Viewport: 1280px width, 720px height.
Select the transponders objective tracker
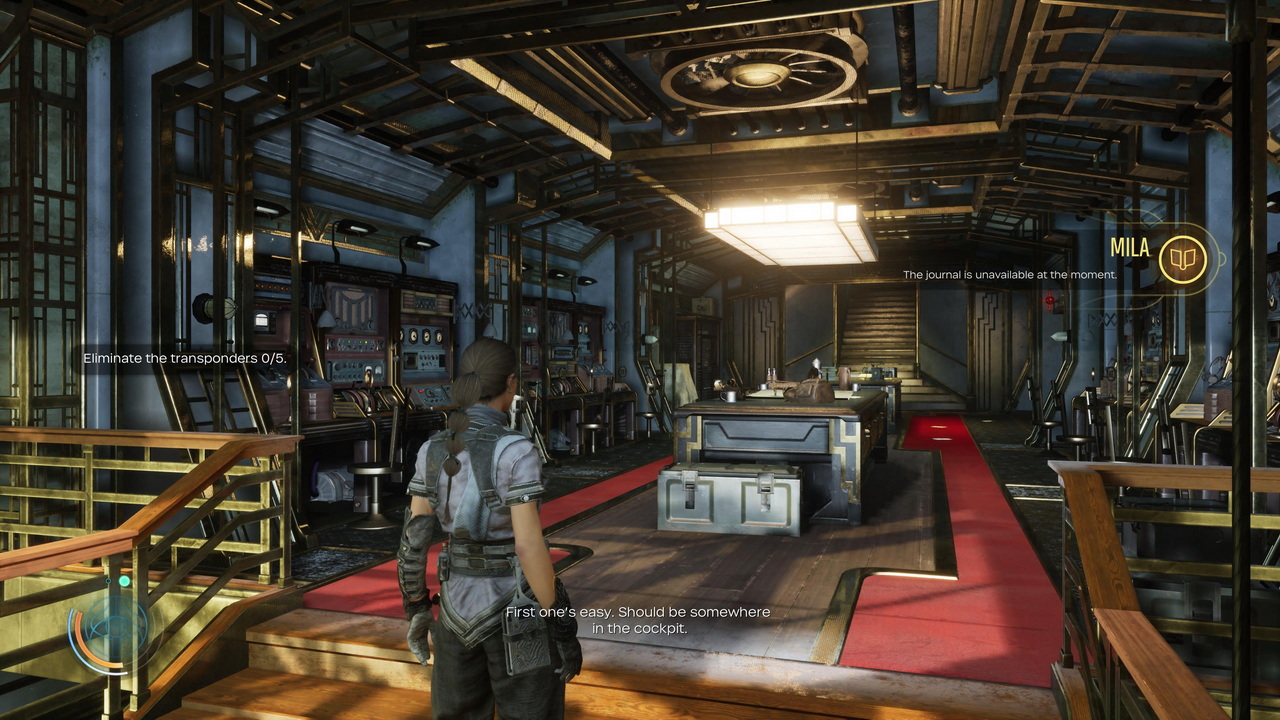pos(185,357)
